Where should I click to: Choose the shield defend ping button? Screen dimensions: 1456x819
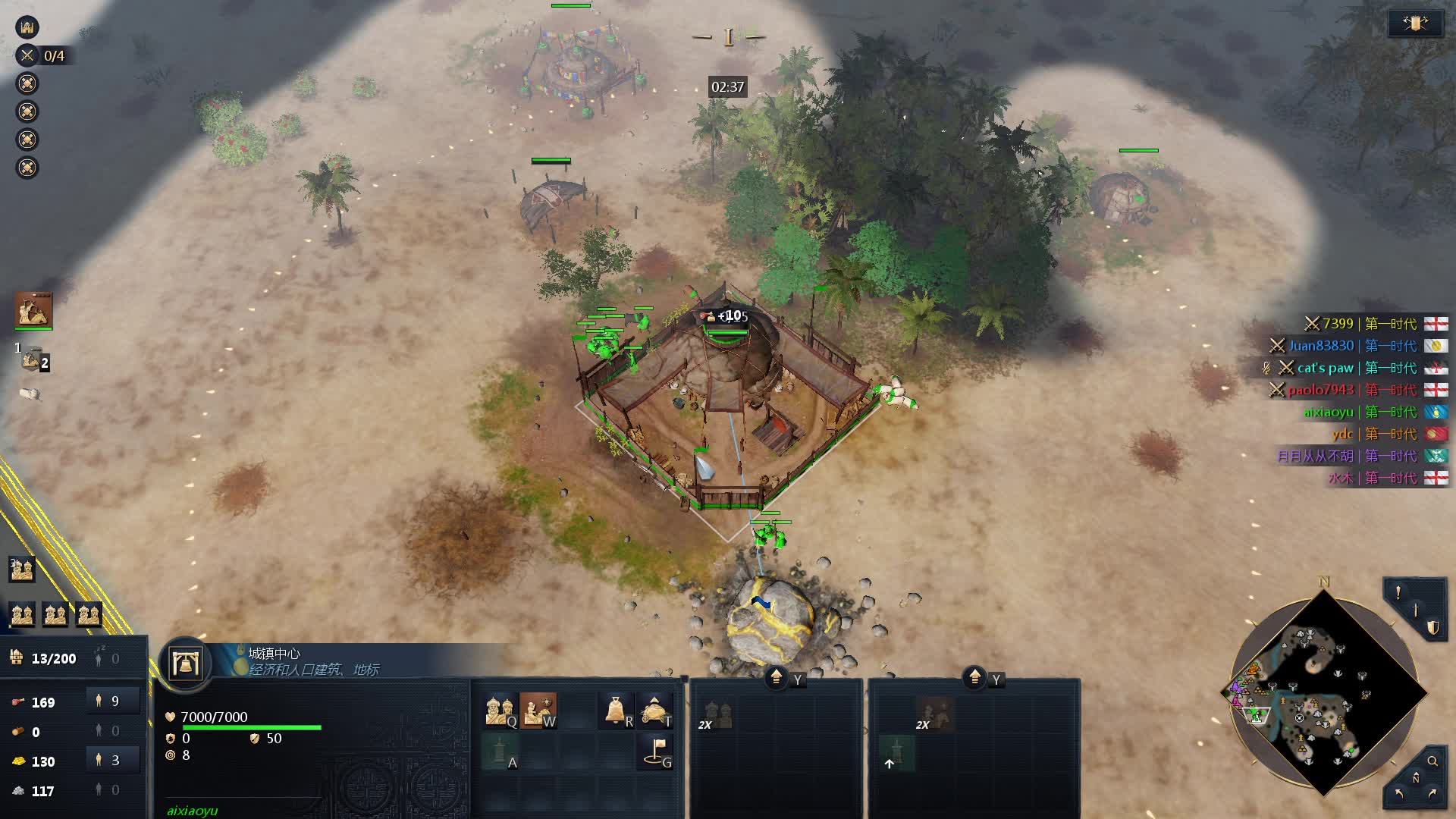[1432, 627]
